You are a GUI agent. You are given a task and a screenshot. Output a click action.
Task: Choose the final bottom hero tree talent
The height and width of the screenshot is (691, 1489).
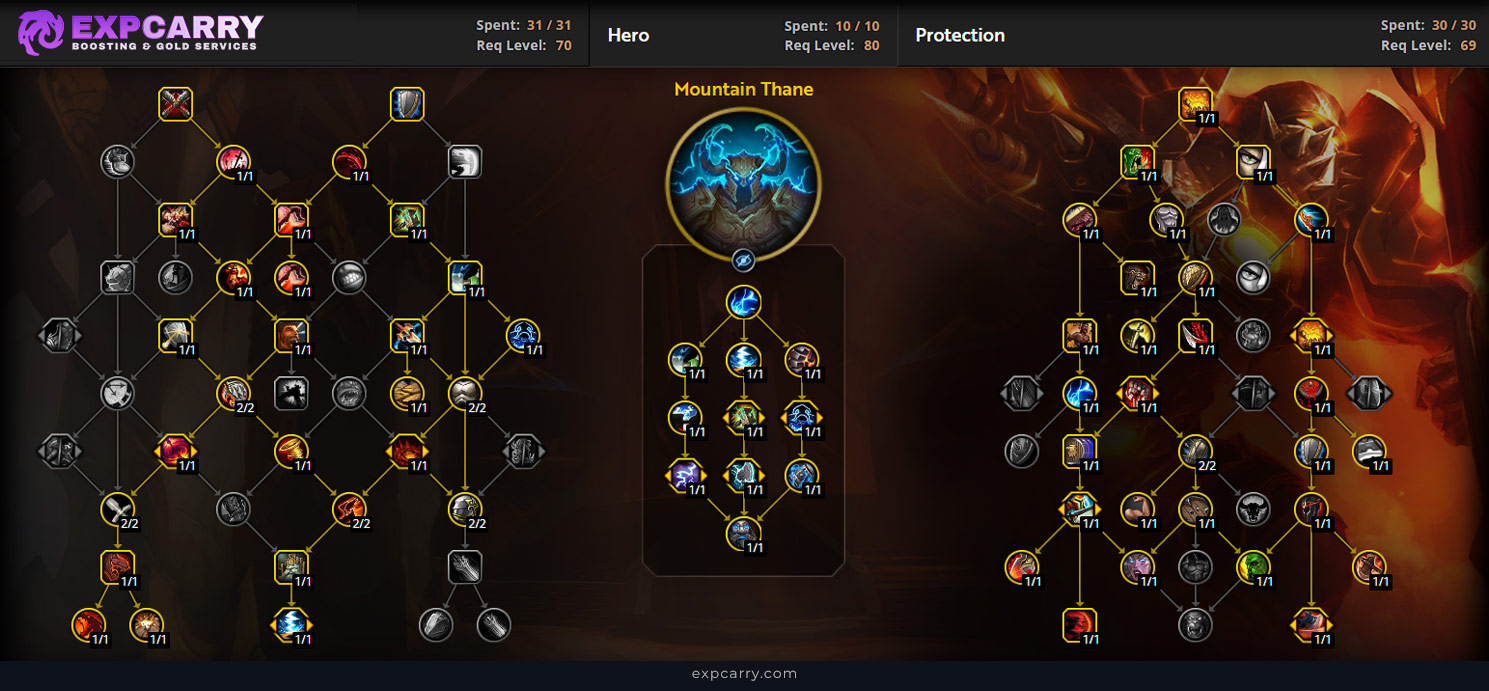coord(743,533)
